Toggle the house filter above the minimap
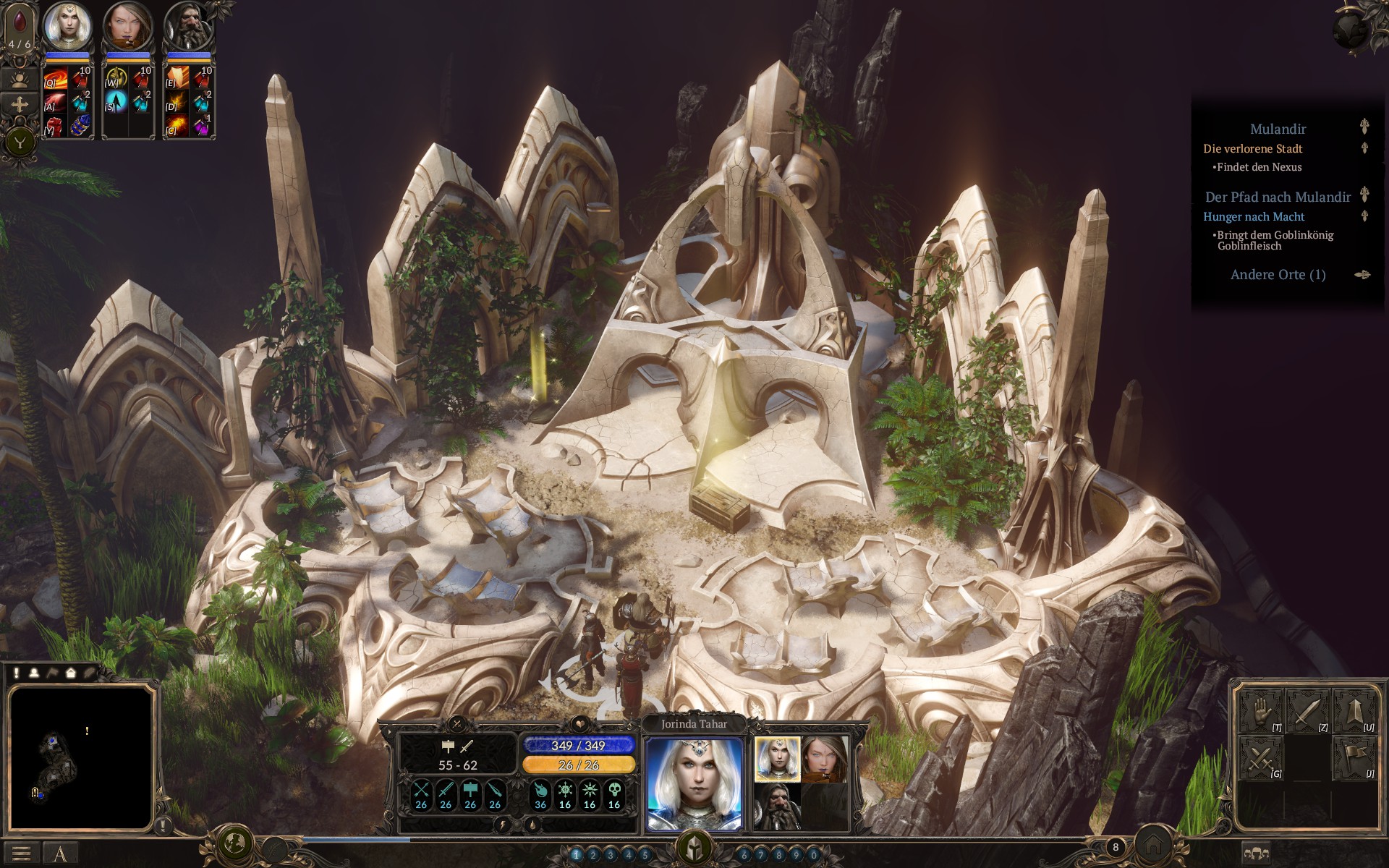 (x=71, y=673)
